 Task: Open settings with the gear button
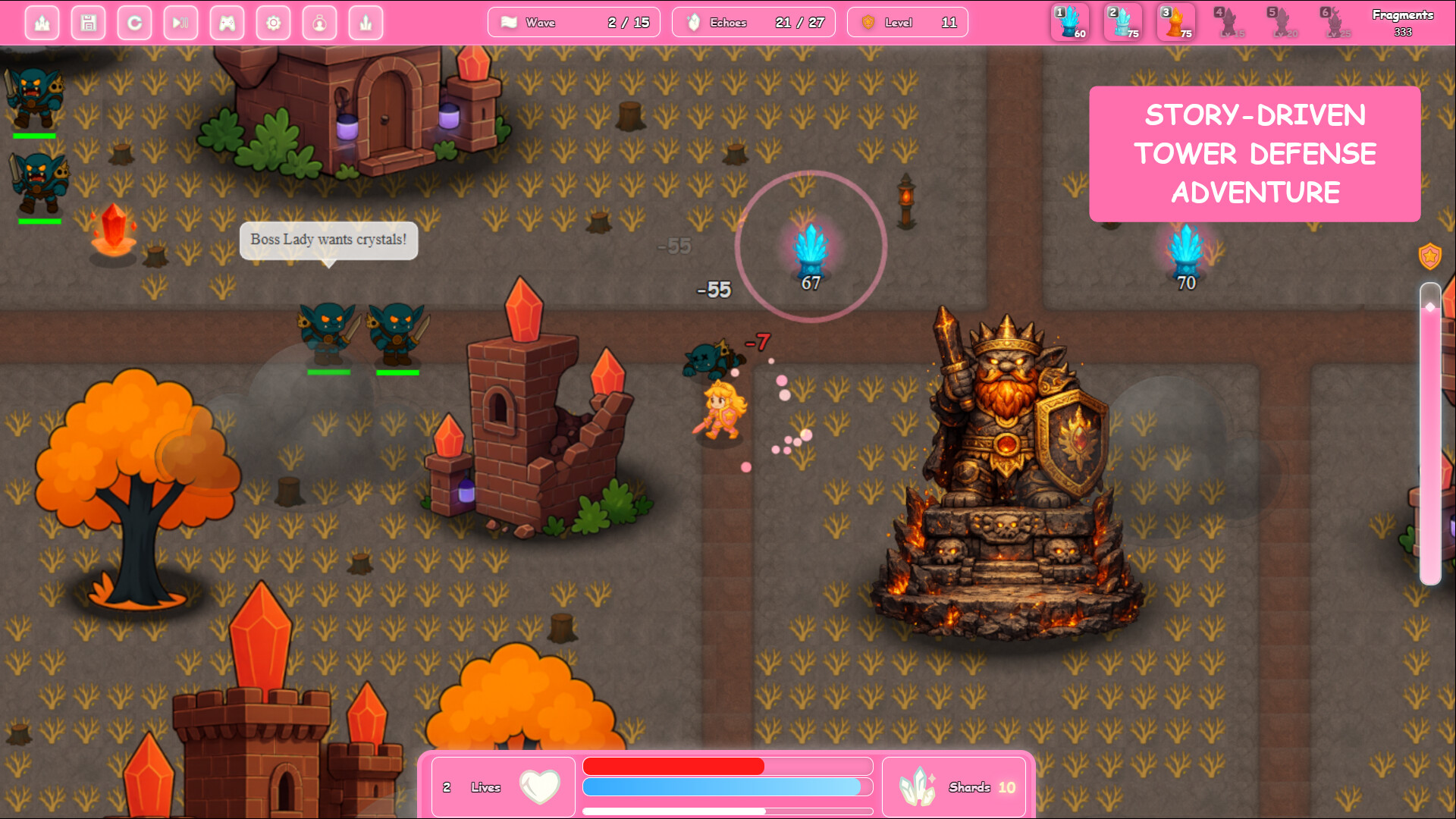(273, 23)
